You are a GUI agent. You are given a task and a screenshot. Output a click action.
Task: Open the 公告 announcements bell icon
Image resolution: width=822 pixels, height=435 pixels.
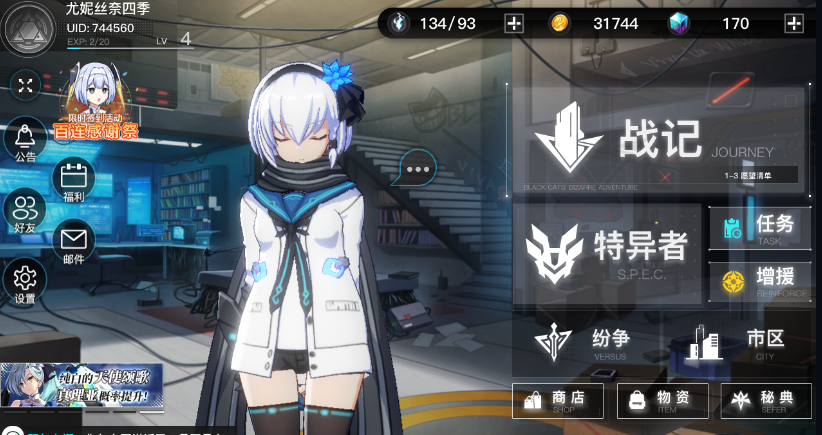coord(25,139)
